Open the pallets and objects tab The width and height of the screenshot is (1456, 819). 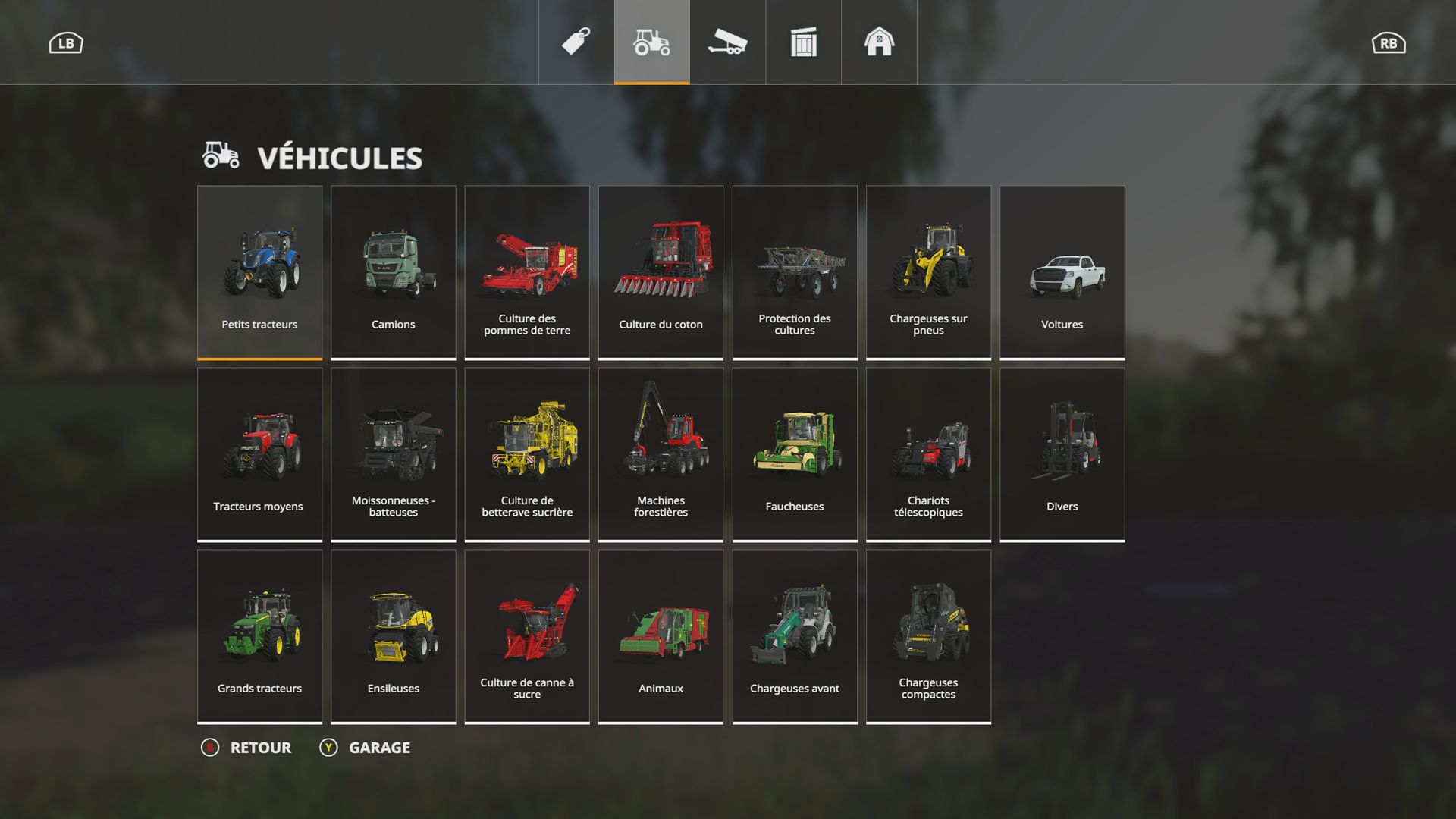802,42
